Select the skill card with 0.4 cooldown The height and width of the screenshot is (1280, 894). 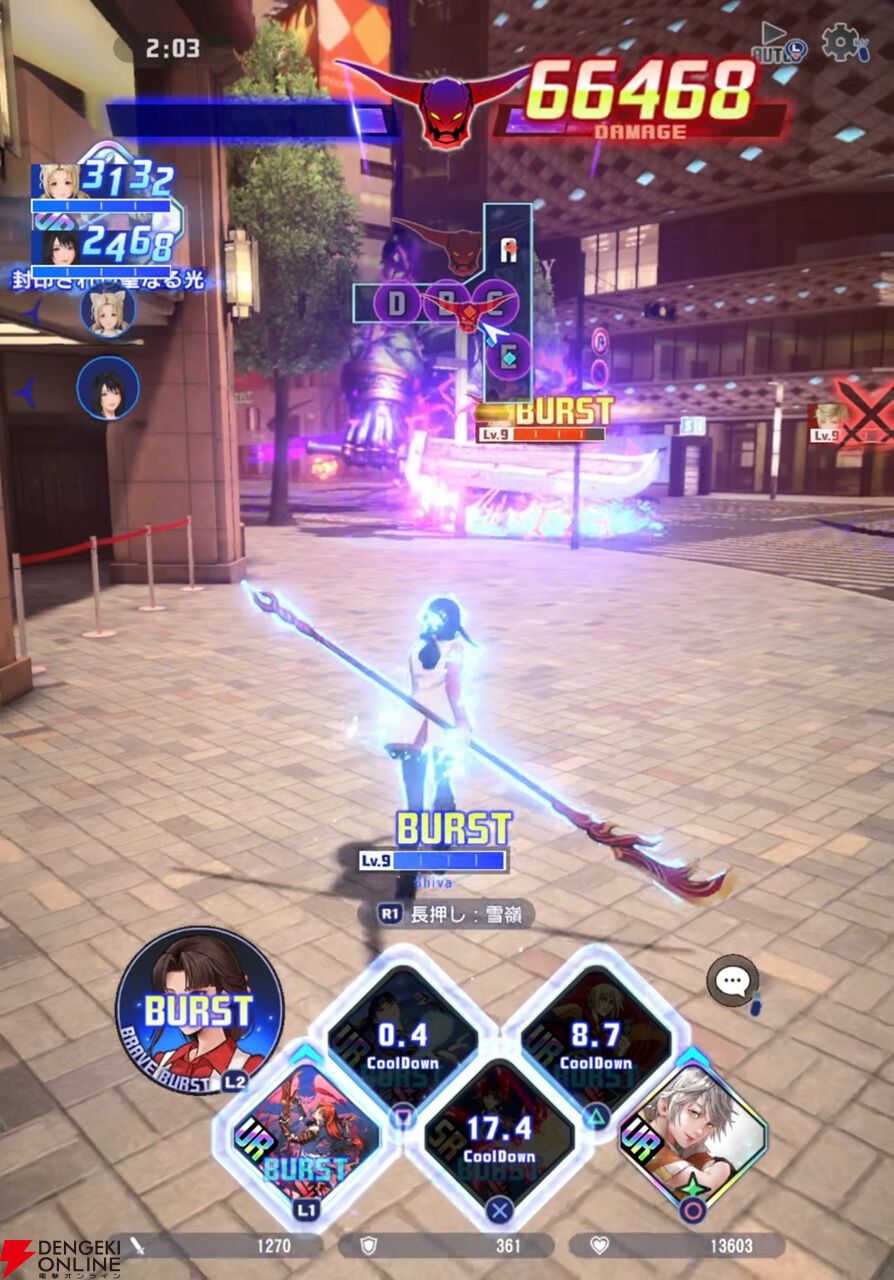[x=403, y=1042]
